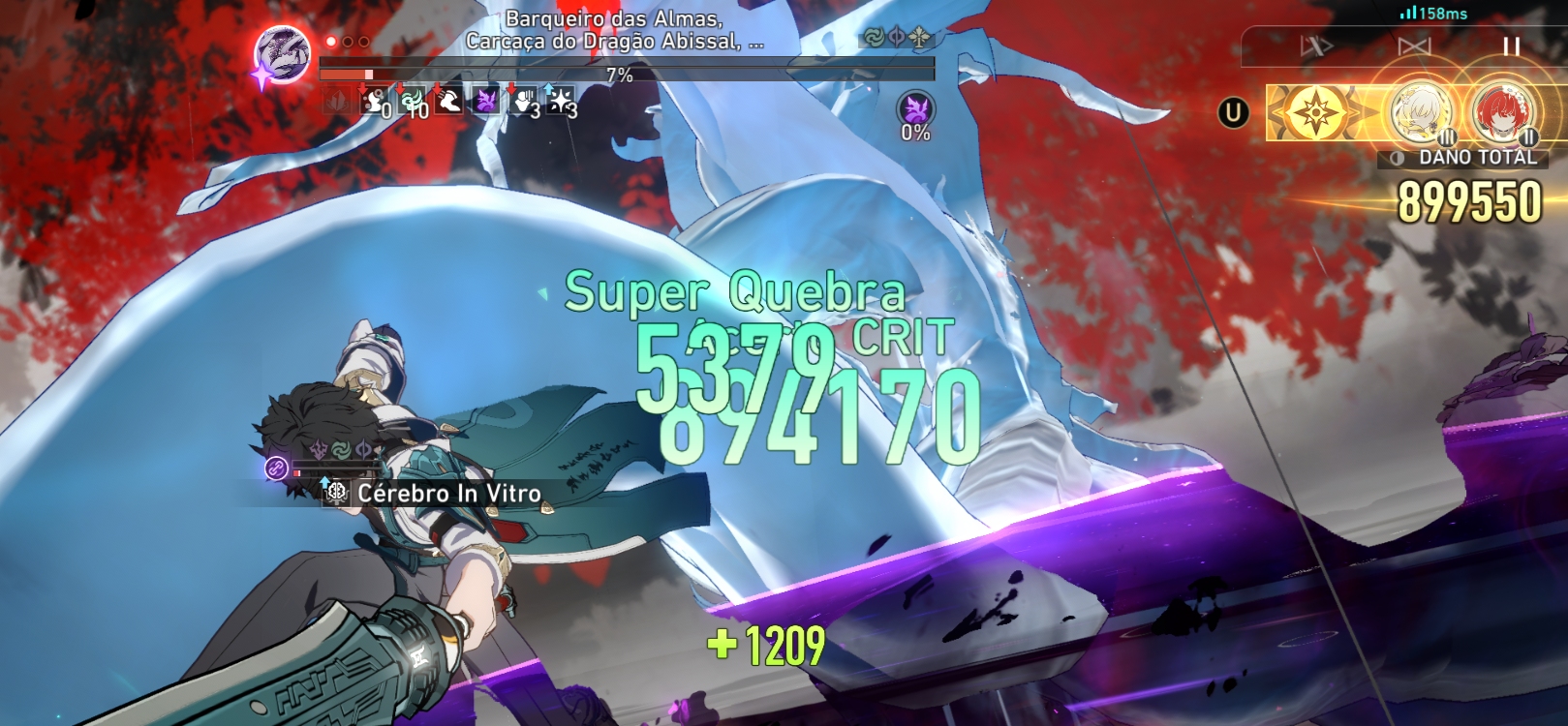Select the red-haired character's ultimate portrait

pyautogui.click(x=1500, y=113)
